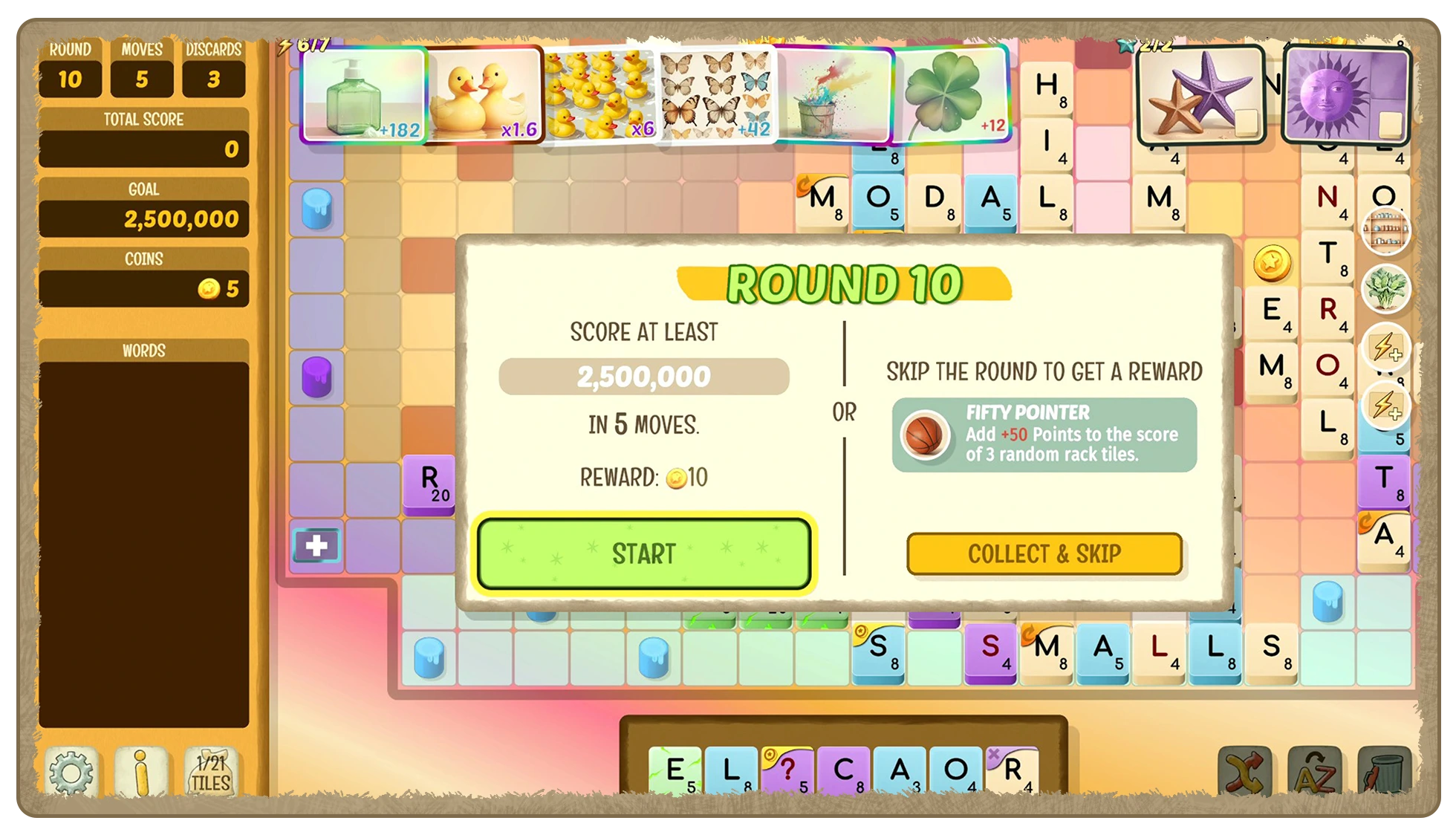Image resolution: width=1456 pixels, height=835 pixels.
Task: Select the wildcard question mark rack tile
Action: pyautogui.click(x=789, y=771)
